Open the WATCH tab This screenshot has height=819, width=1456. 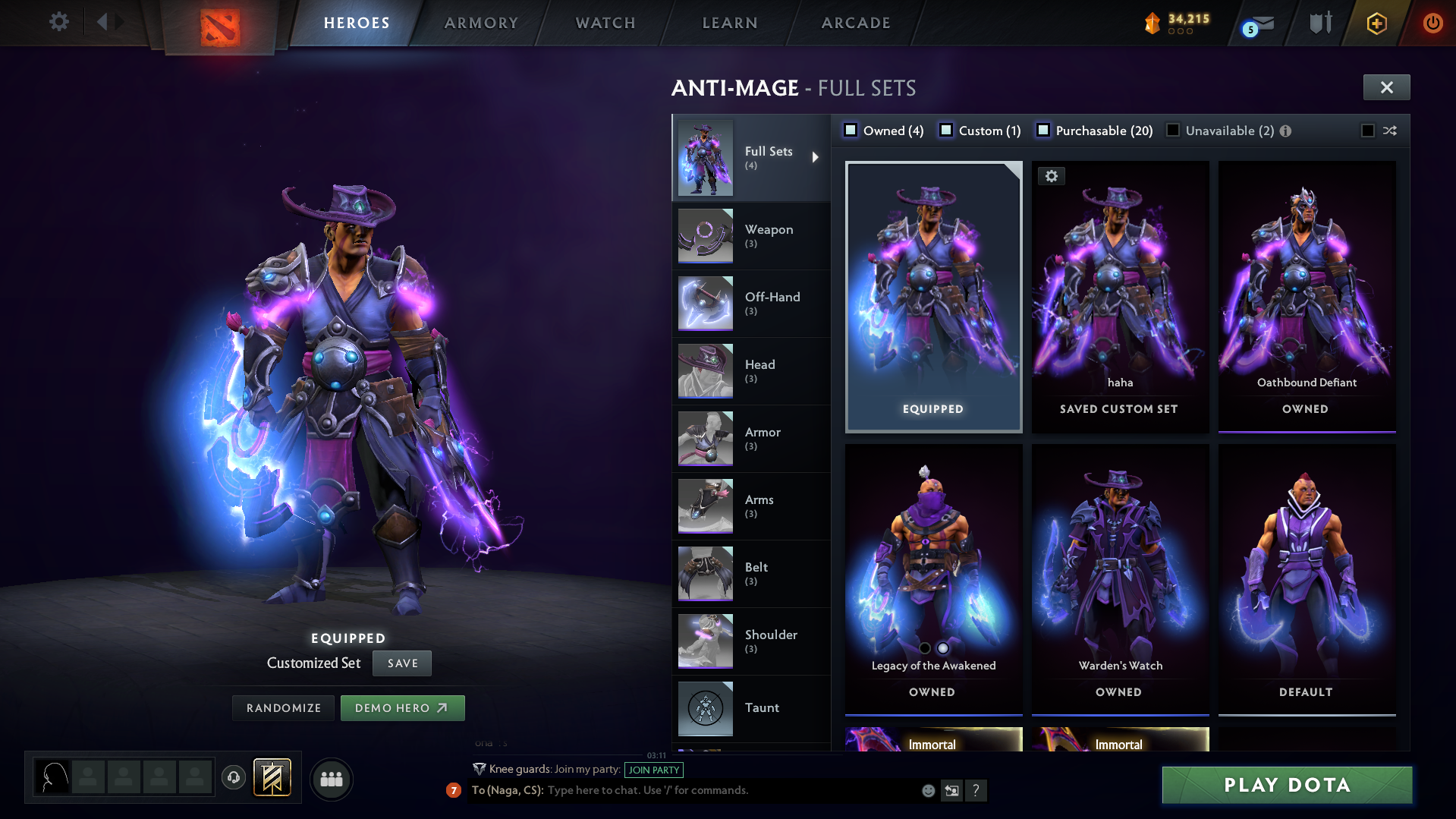tap(605, 23)
